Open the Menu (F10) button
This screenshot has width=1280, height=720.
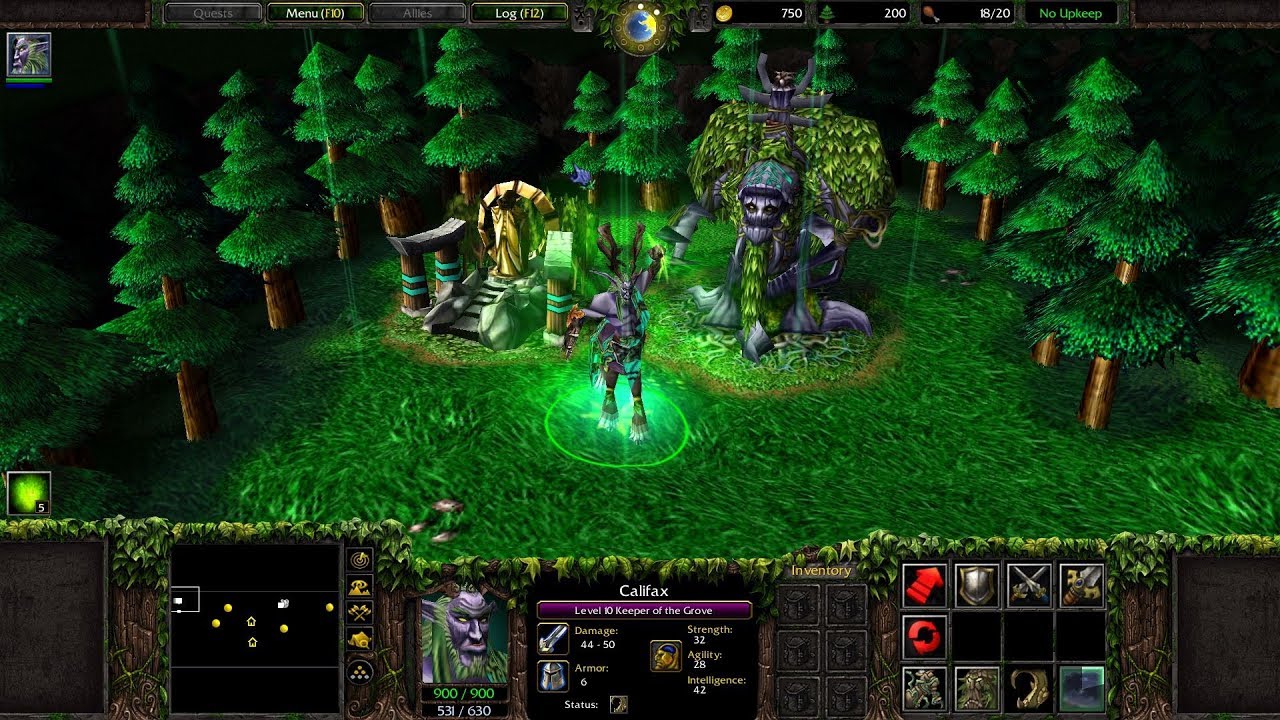point(315,14)
